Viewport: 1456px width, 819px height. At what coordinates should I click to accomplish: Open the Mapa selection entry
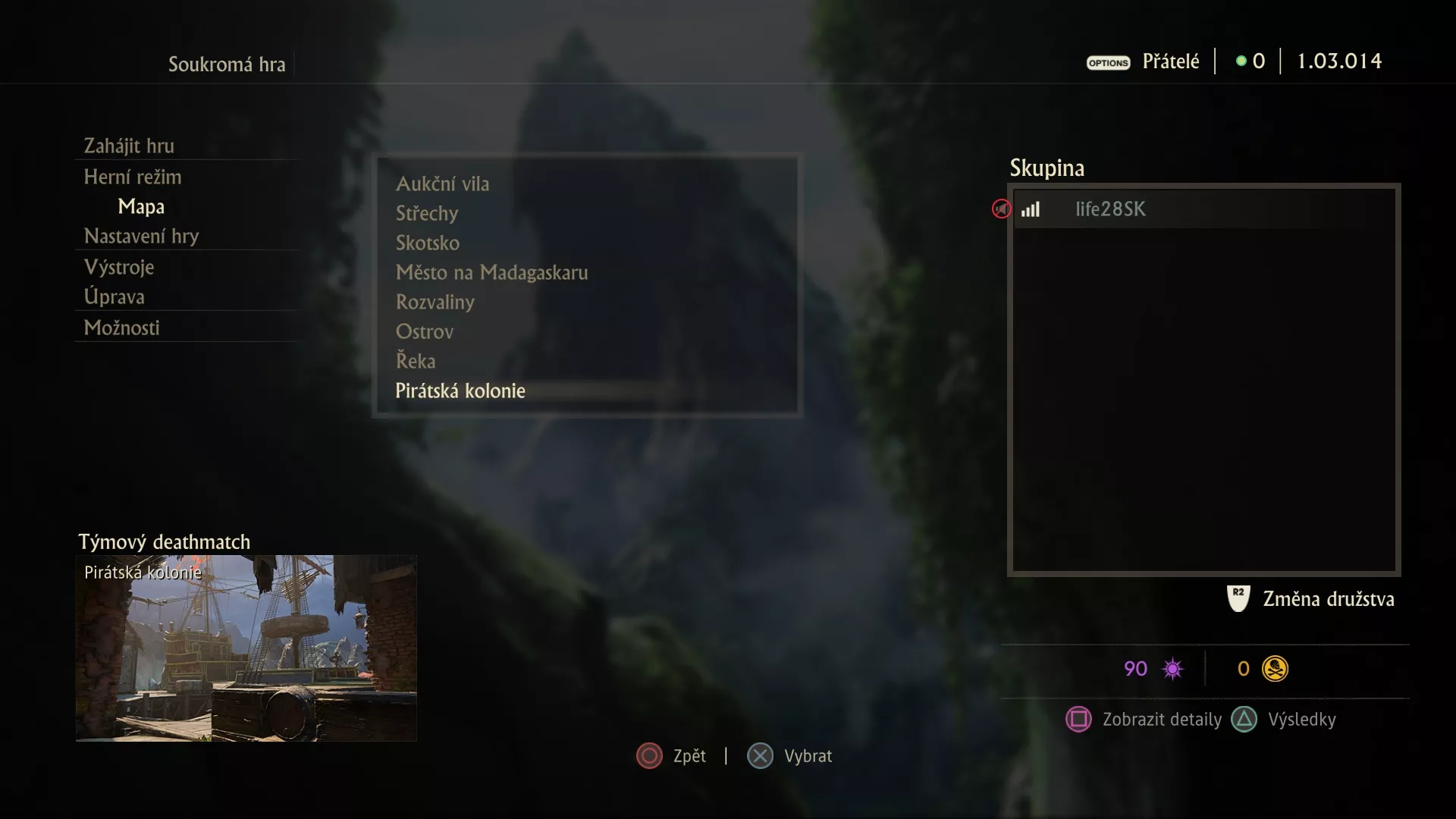(141, 206)
